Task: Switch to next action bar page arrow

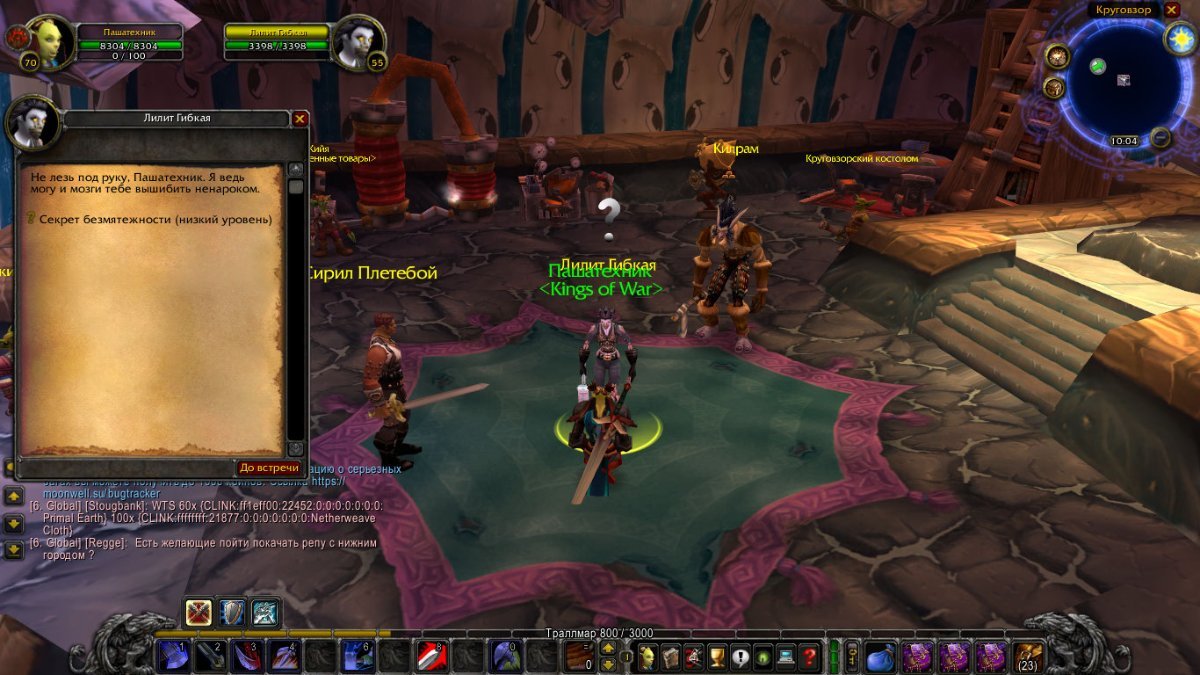Action: (x=606, y=648)
